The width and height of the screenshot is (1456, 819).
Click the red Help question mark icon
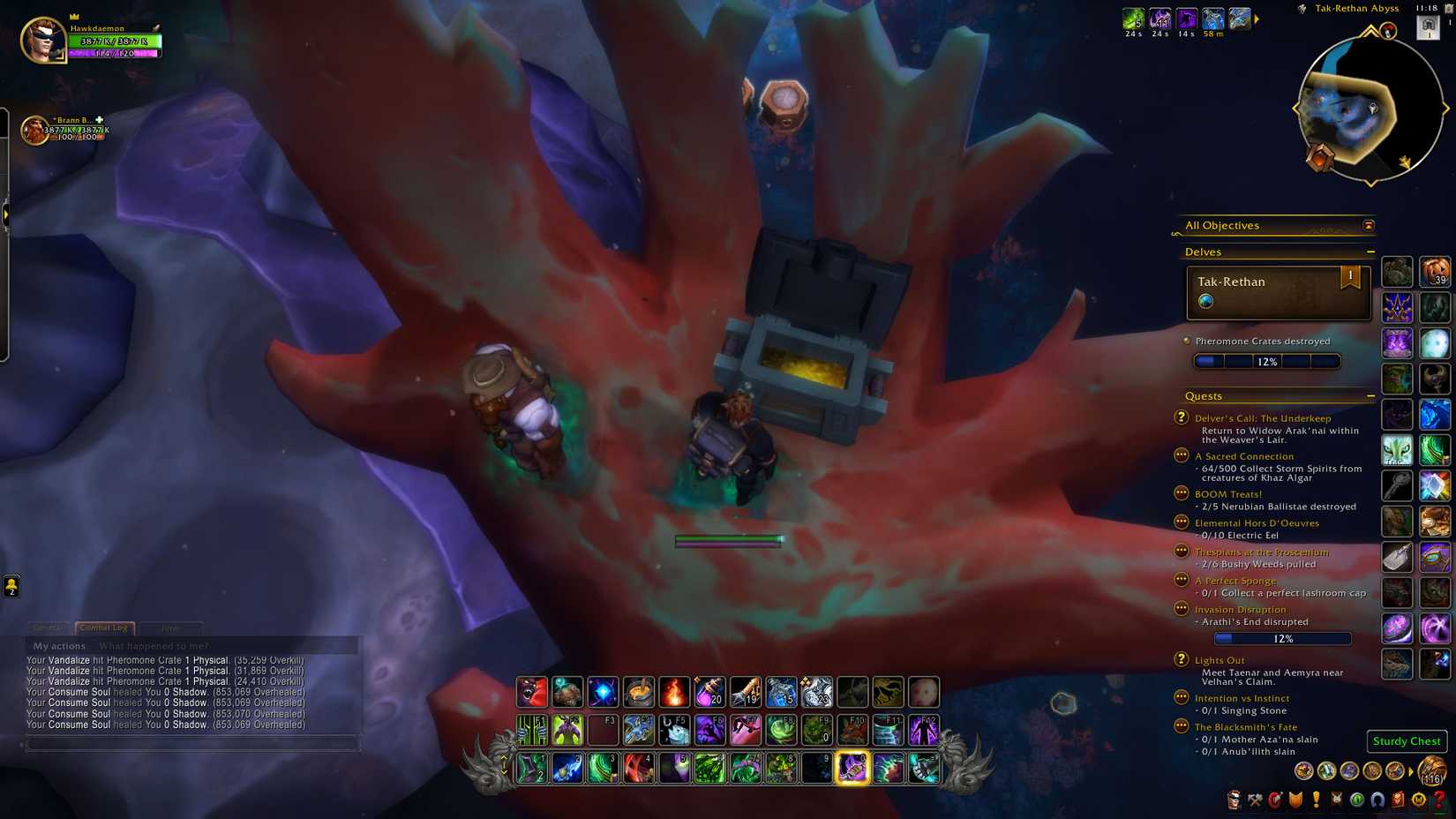point(1439,800)
